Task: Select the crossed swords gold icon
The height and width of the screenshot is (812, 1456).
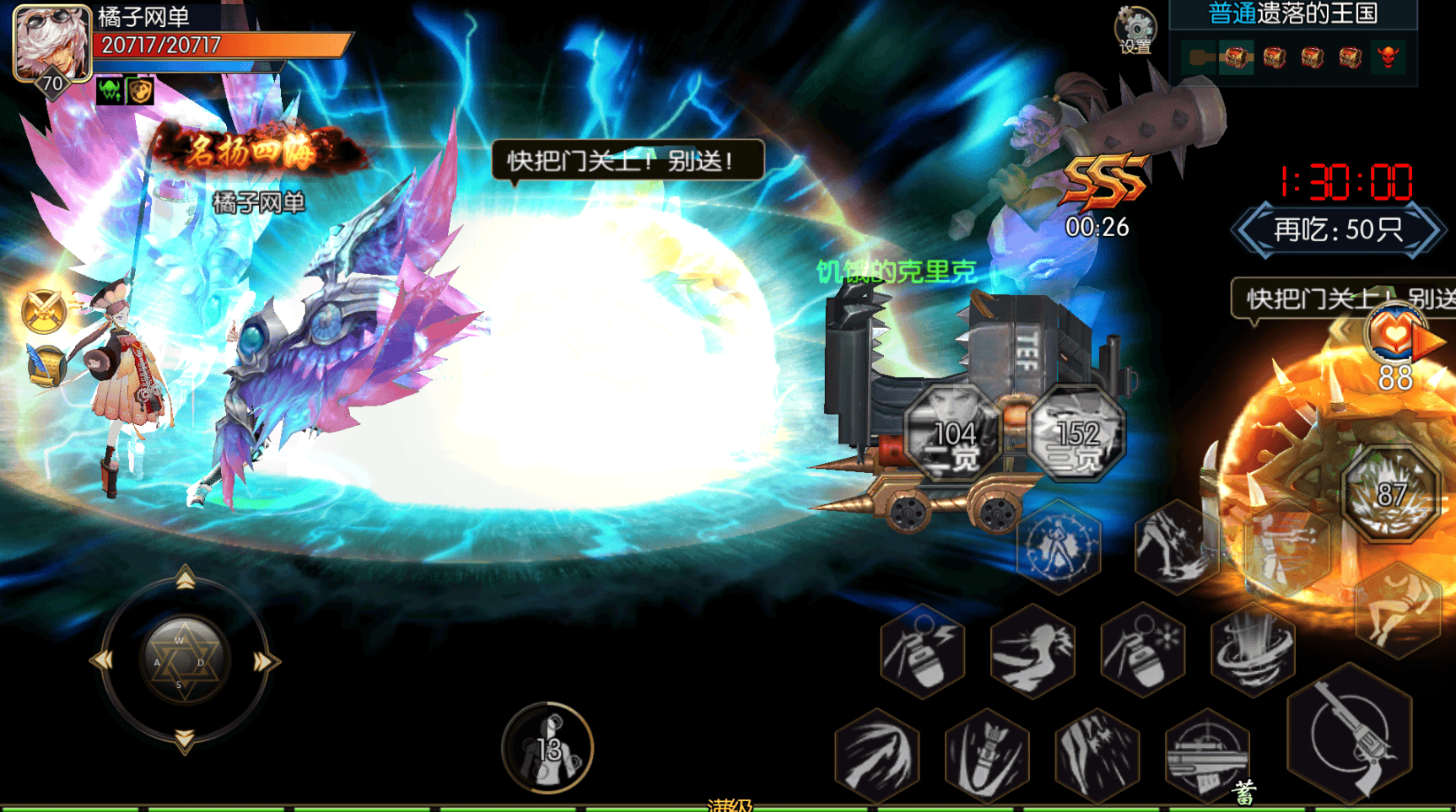Action: pyautogui.click(x=44, y=309)
